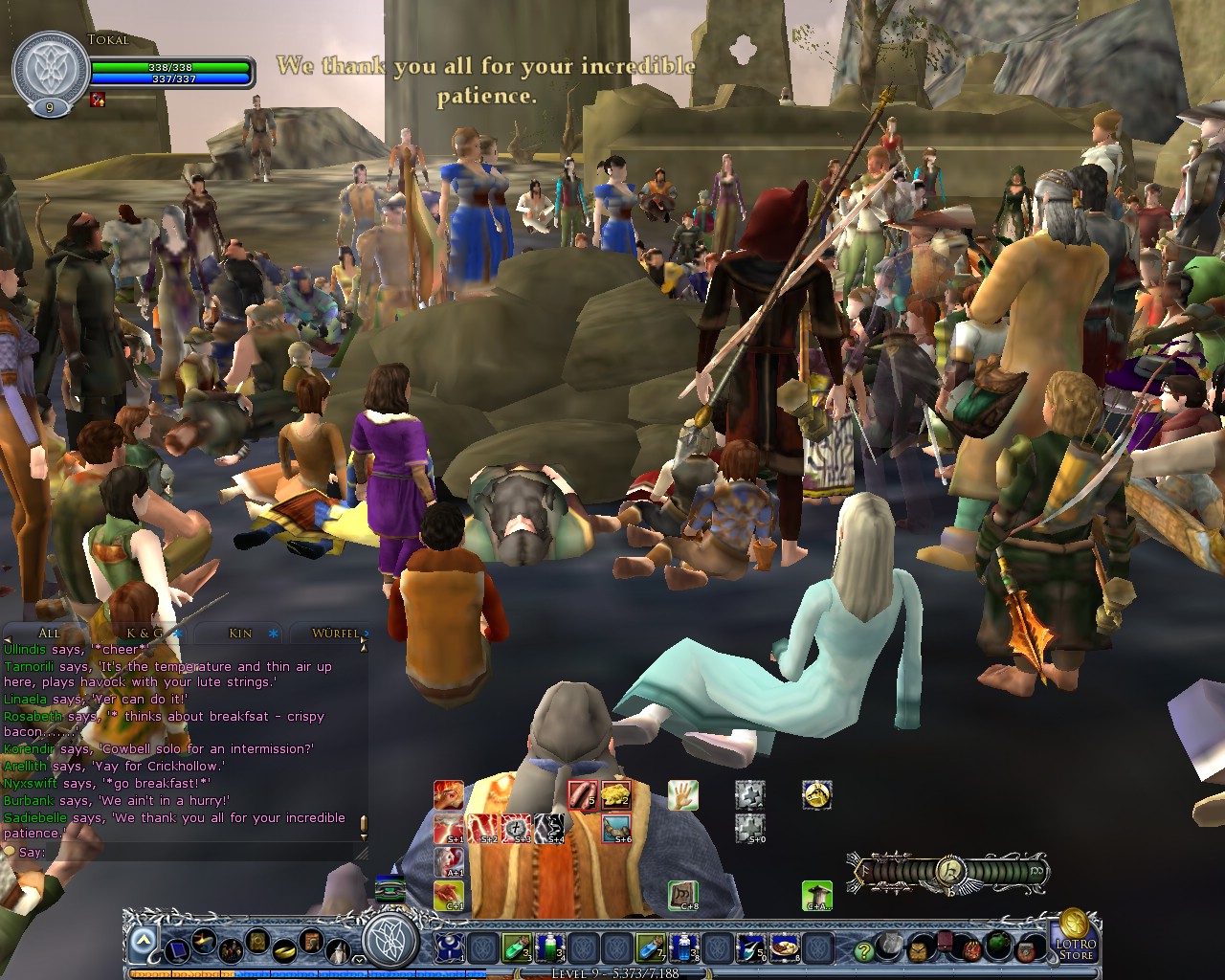Click Sadiebelle's name in the chat log
Image resolution: width=1225 pixels, height=980 pixels.
pos(34,818)
